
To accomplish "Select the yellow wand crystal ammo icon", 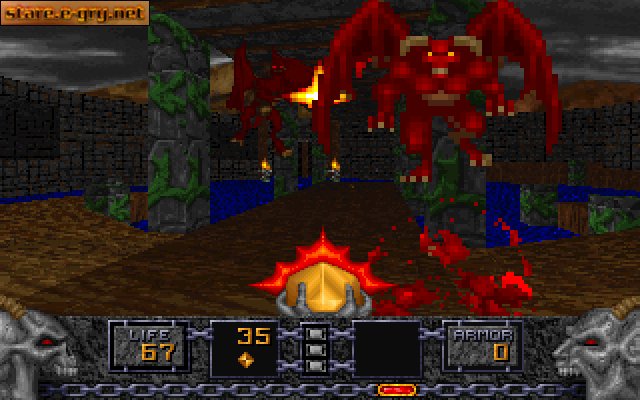I will 246,358.
